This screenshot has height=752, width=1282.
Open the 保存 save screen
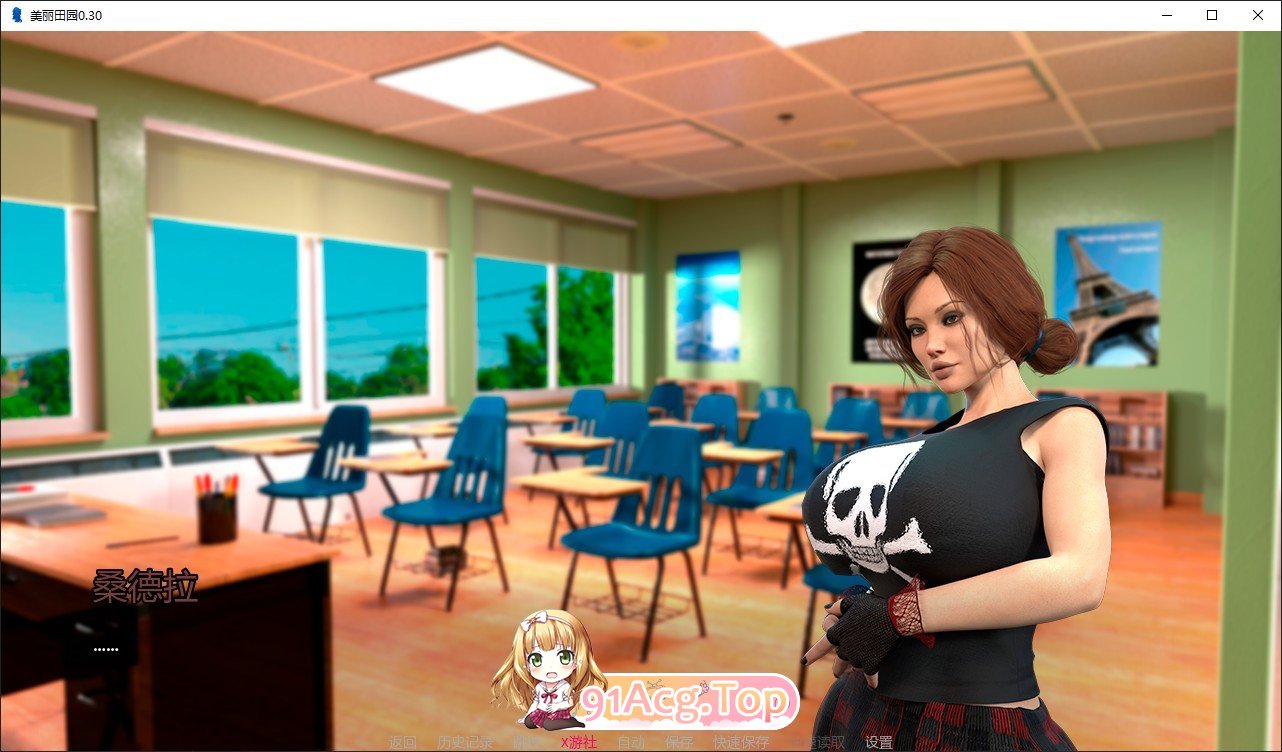tap(677, 744)
